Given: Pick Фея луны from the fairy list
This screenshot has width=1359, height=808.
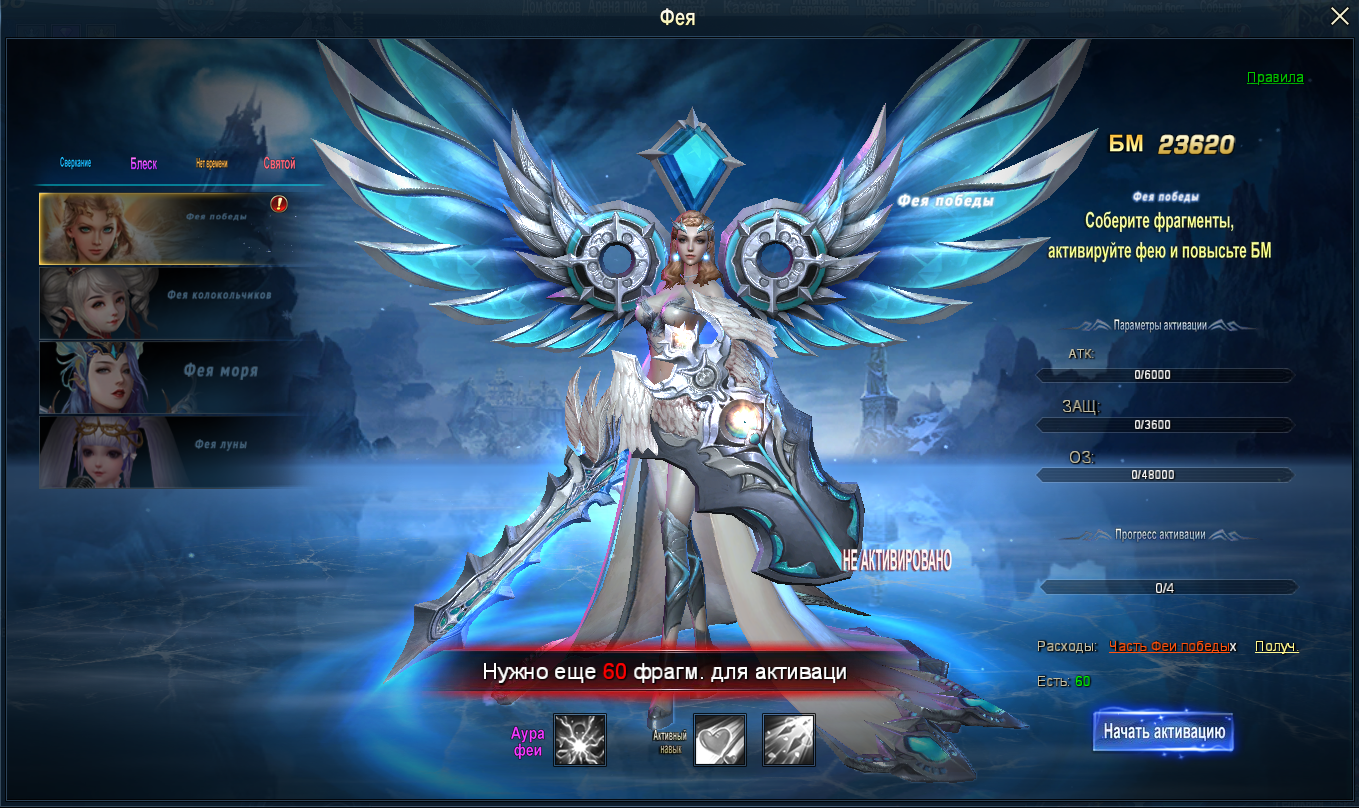Looking at the screenshot, I should coord(170,451).
